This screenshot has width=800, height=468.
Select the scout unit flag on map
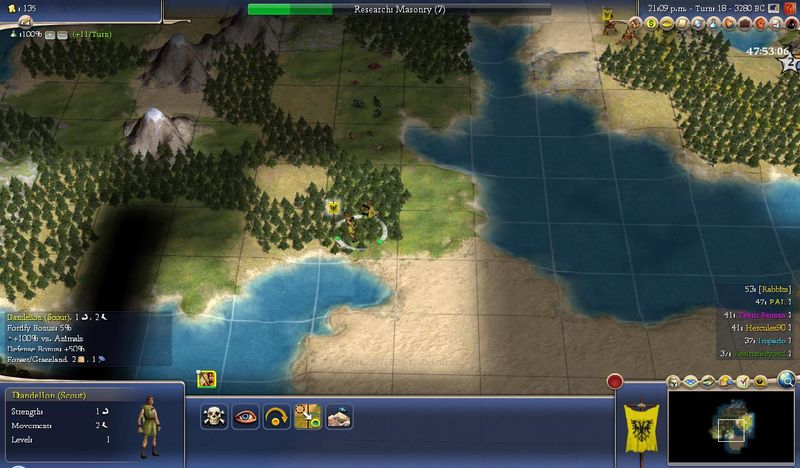tap(336, 207)
